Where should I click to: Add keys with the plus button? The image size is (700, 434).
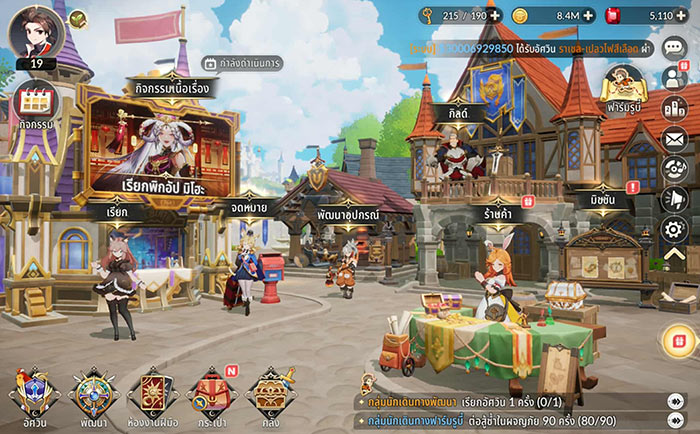pyautogui.click(x=495, y=15)
